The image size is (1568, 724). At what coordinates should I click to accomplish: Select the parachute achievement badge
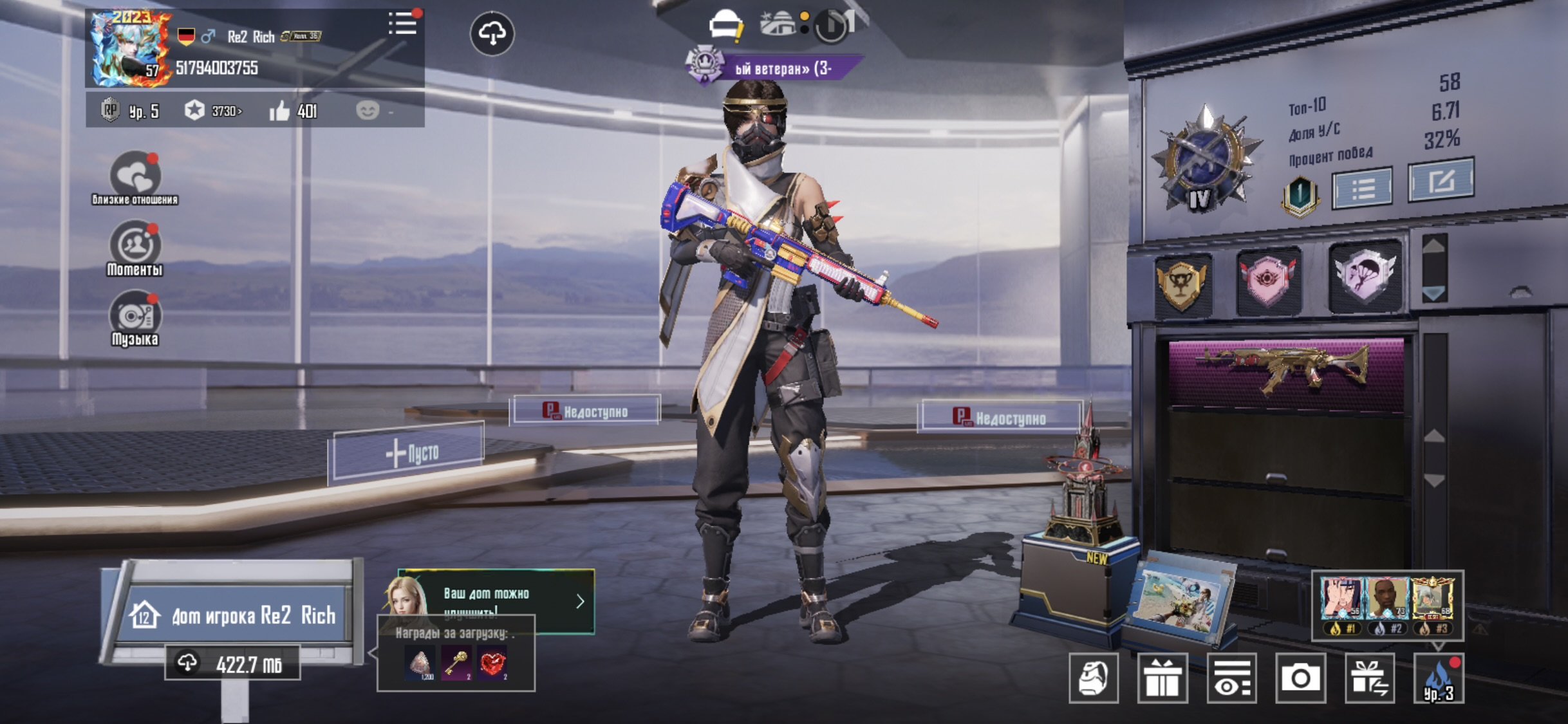1365,277
